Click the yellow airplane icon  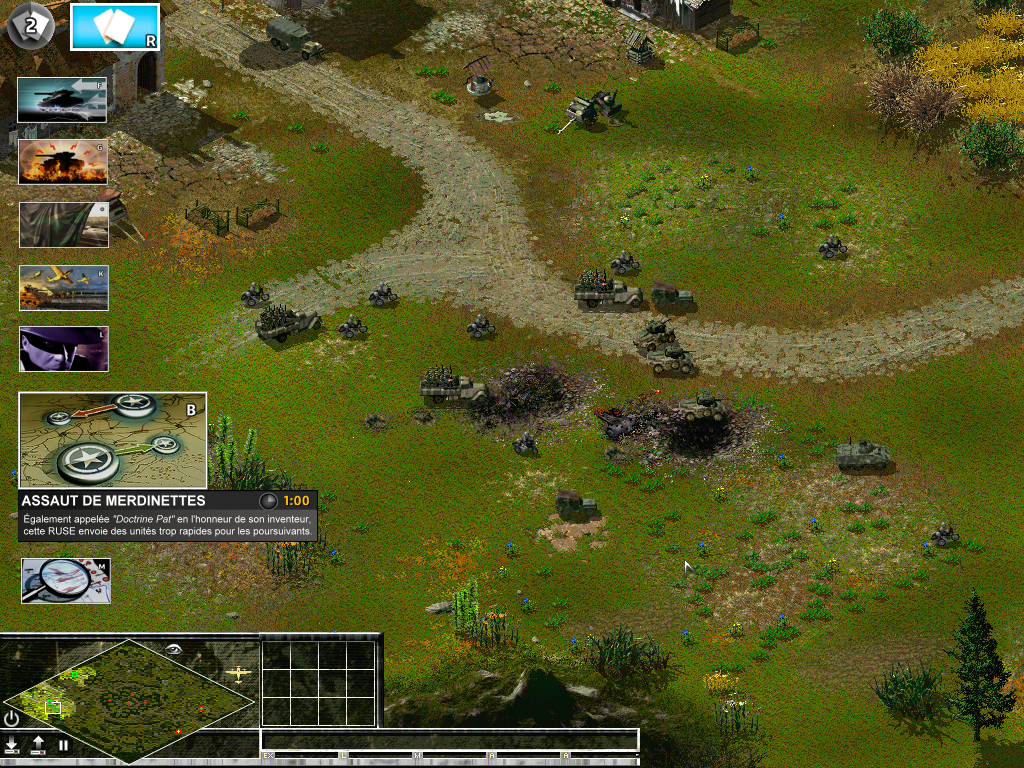(x=238, y=673)
